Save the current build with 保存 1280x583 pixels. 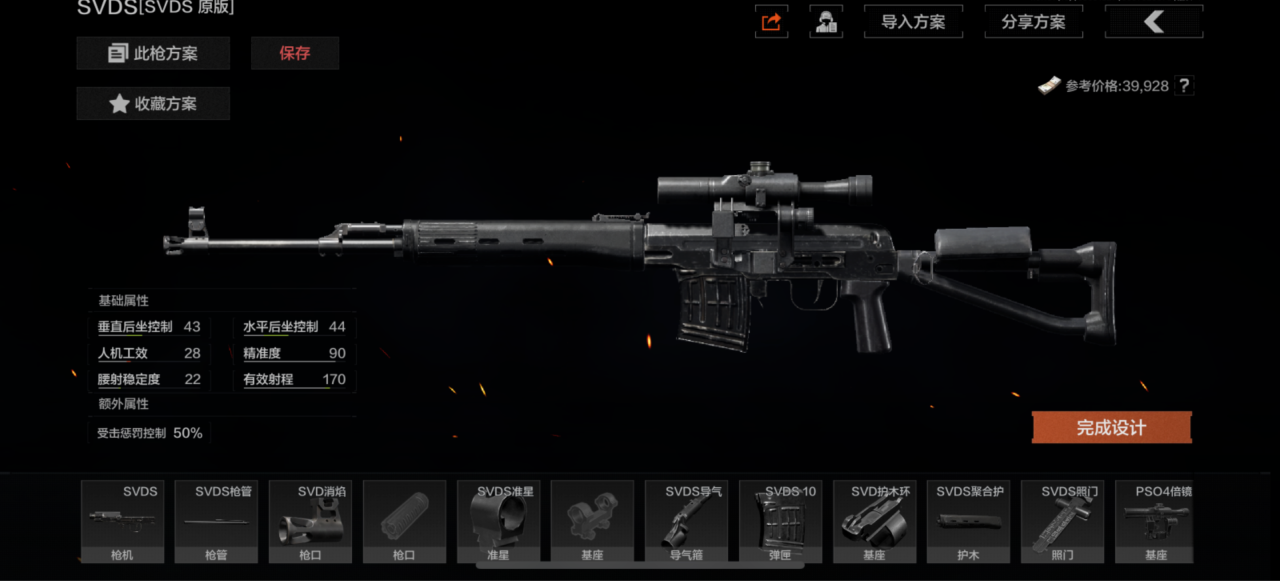pos(295,53)
